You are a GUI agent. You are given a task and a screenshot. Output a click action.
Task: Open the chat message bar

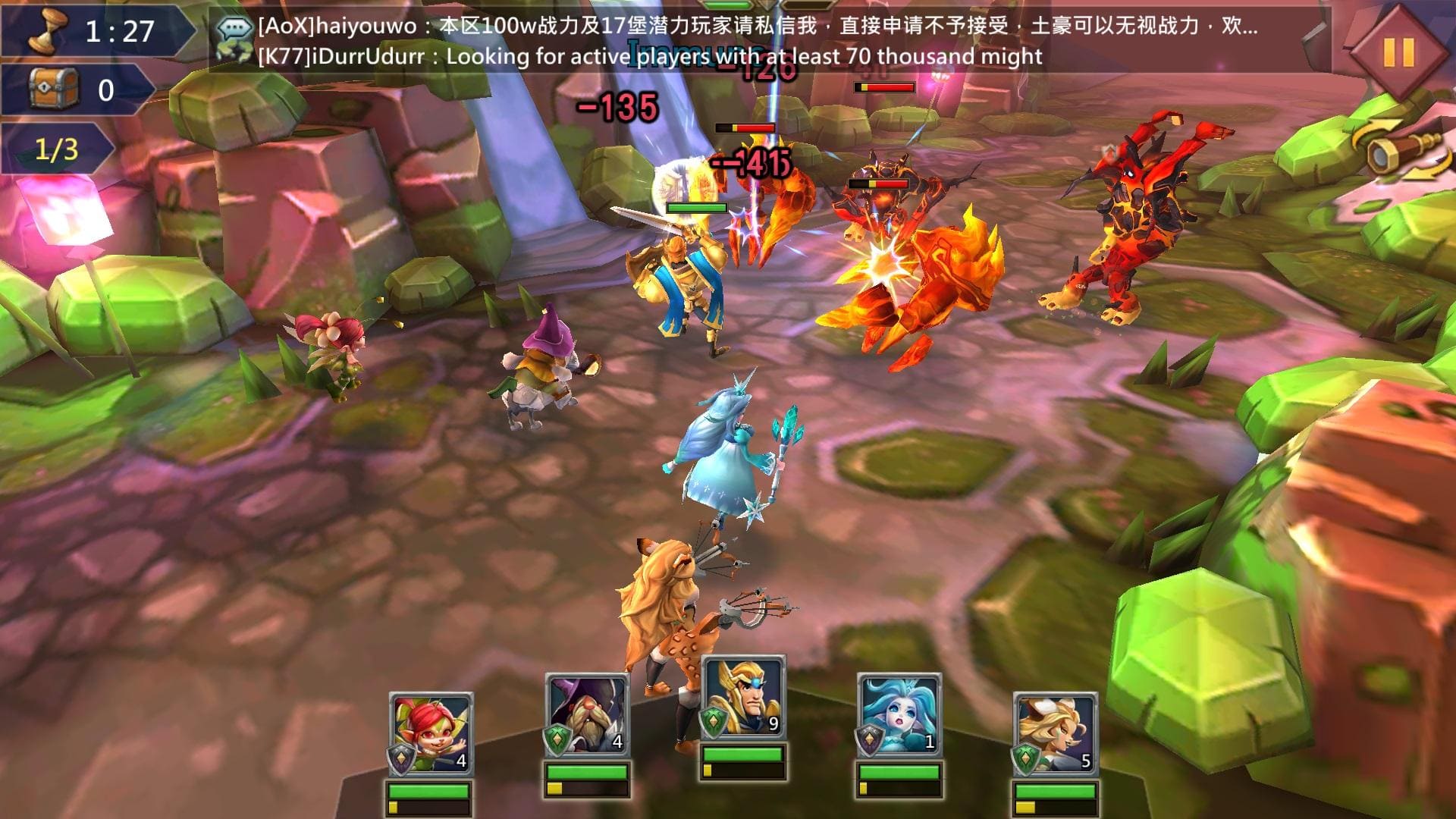tap(758, 41)
